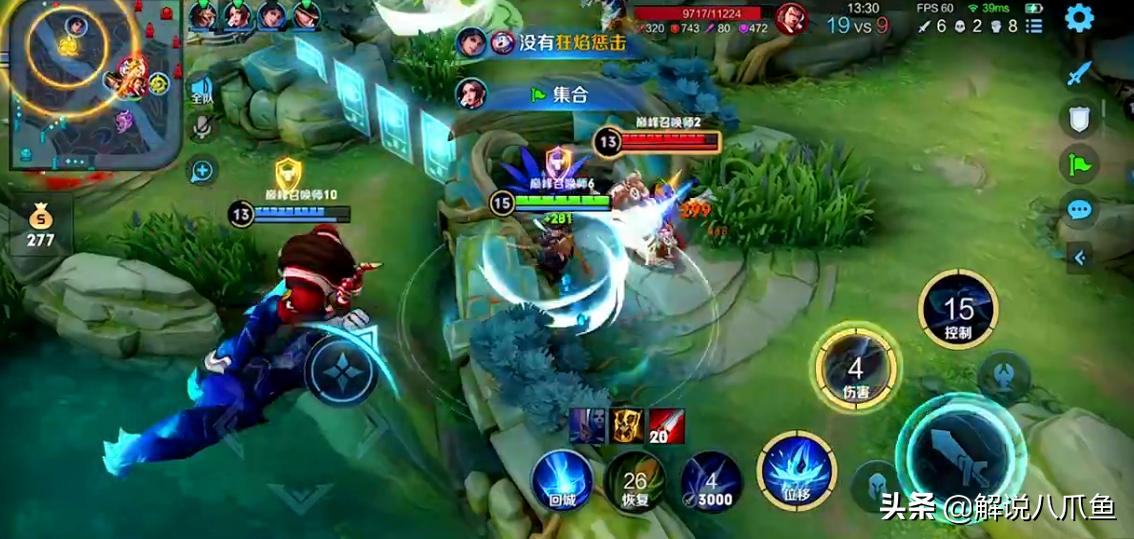1134x539 pixels.
Task: Activate the 恢复 heal skill
Action: pyautogui.click(x=635, y=482)
